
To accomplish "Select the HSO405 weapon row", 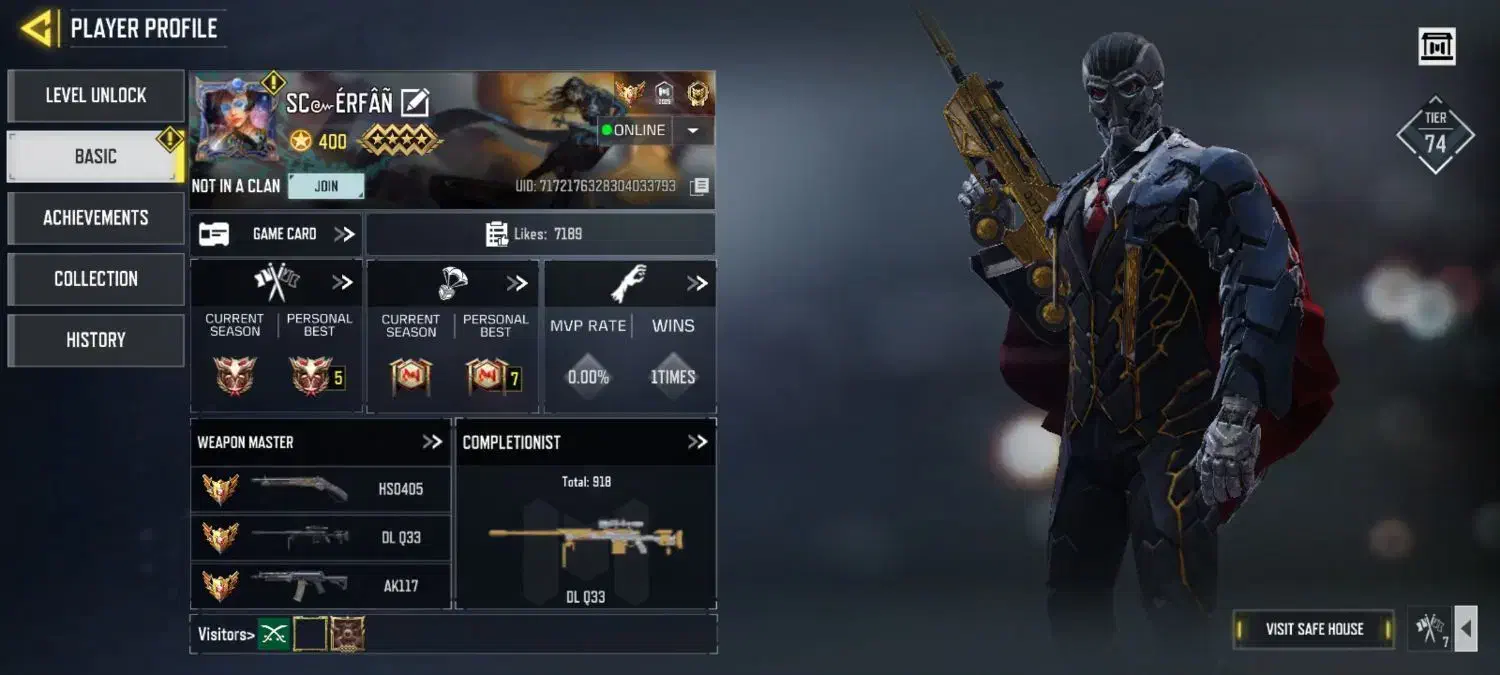I will (320, 489).
